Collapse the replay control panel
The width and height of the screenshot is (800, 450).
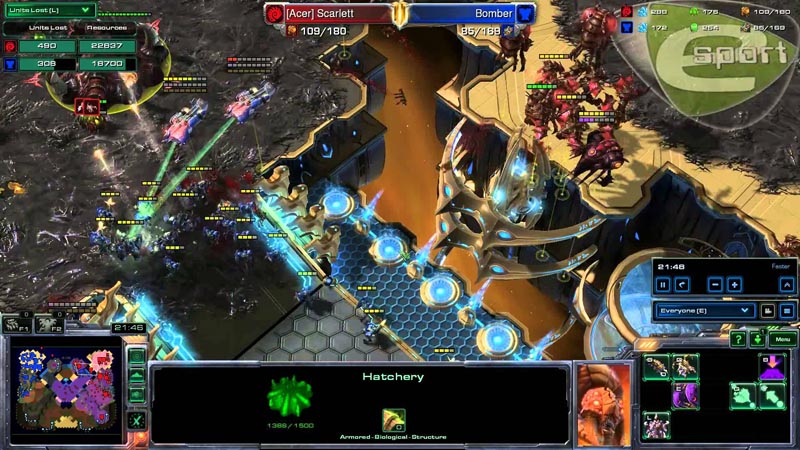[x=787, y=285]
